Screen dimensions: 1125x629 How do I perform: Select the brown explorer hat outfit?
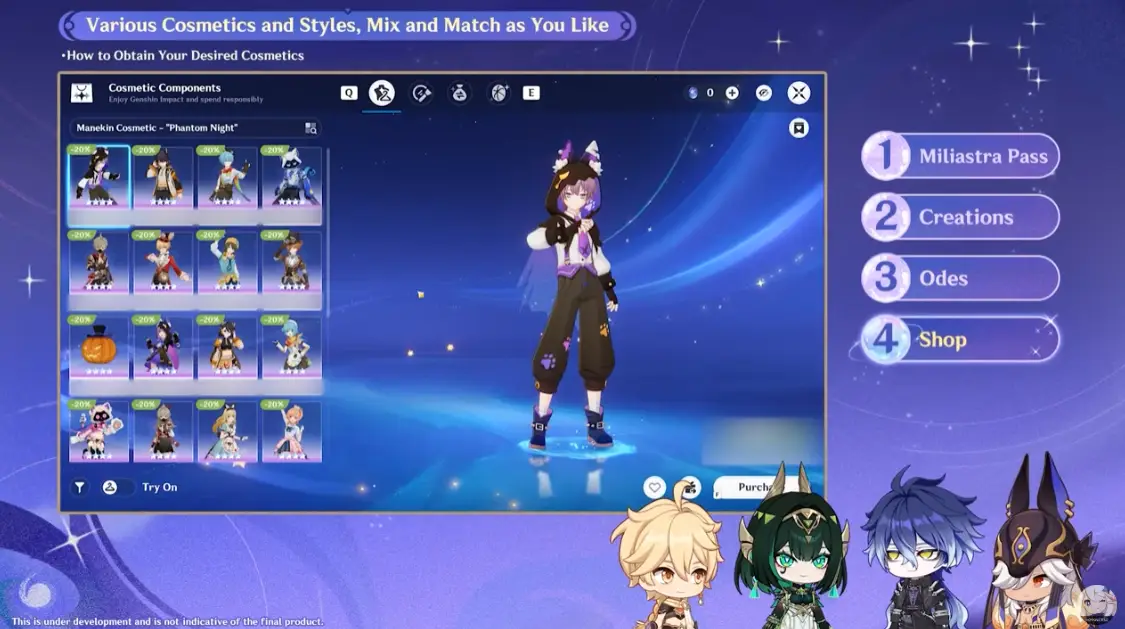291,262
